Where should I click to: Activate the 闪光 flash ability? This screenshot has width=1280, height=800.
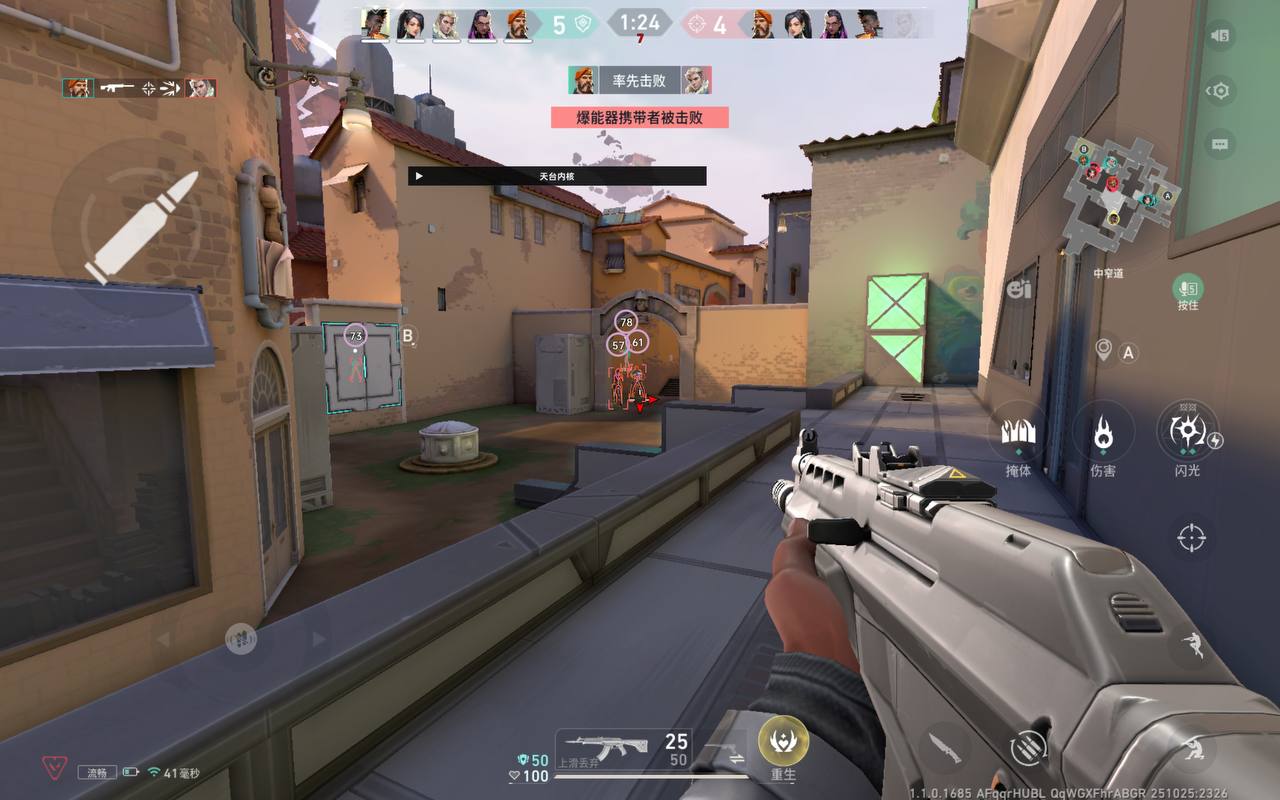tap(1188, 432)
